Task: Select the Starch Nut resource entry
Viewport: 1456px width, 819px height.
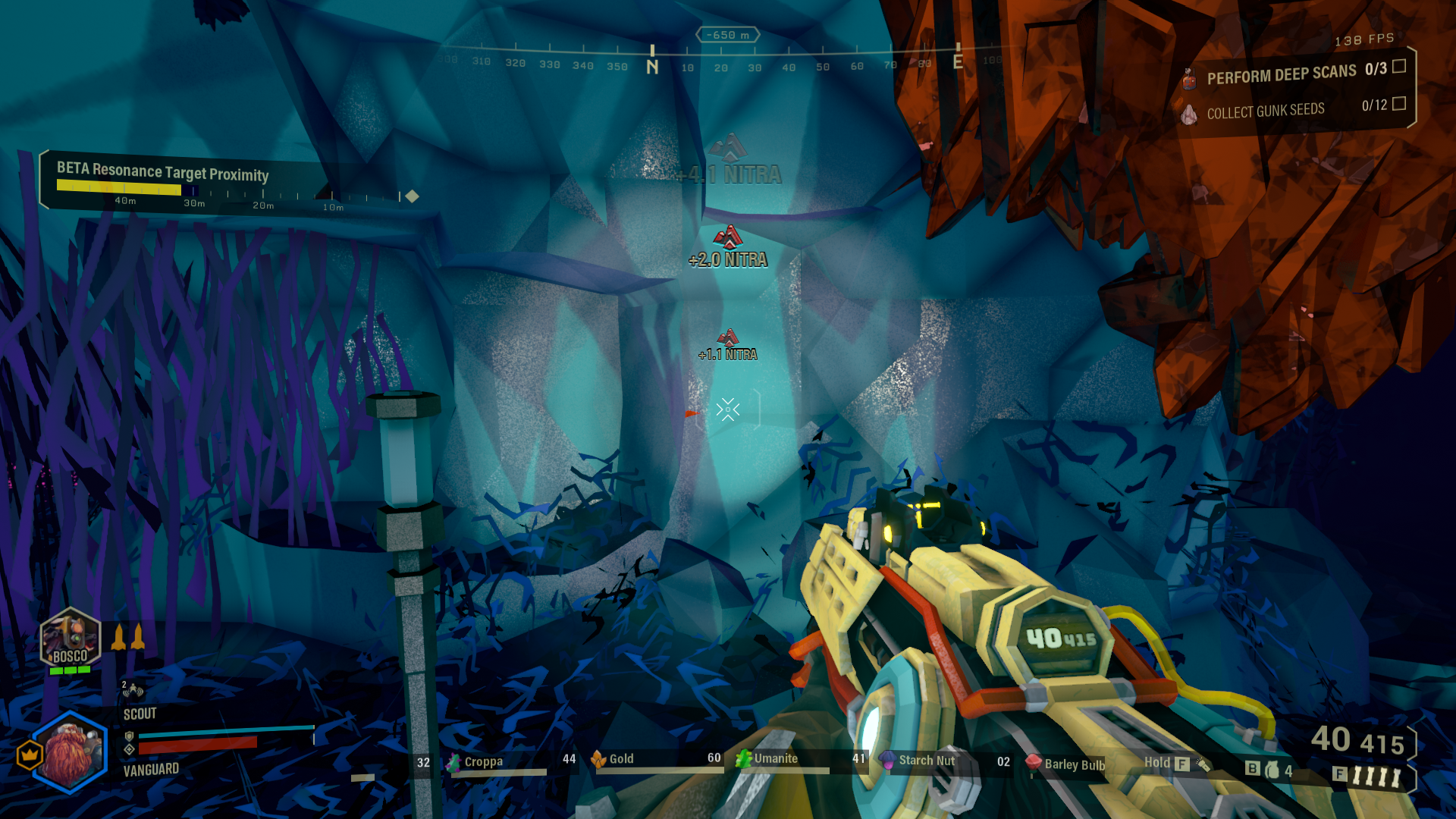Action: point(925,760)
